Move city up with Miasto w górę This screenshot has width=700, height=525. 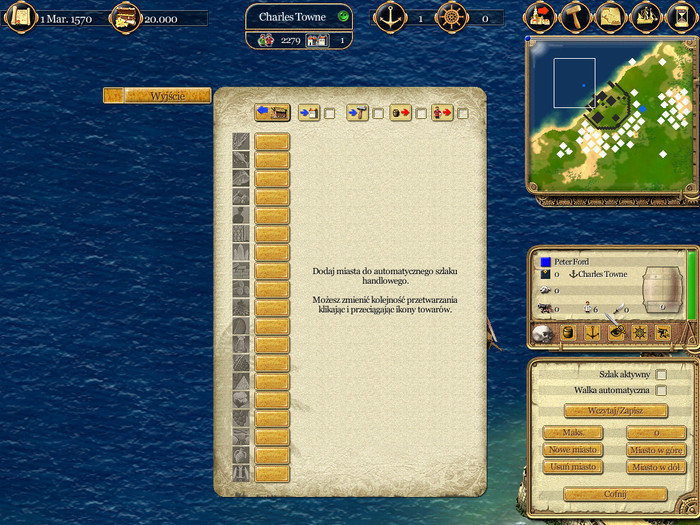(656, 450)
